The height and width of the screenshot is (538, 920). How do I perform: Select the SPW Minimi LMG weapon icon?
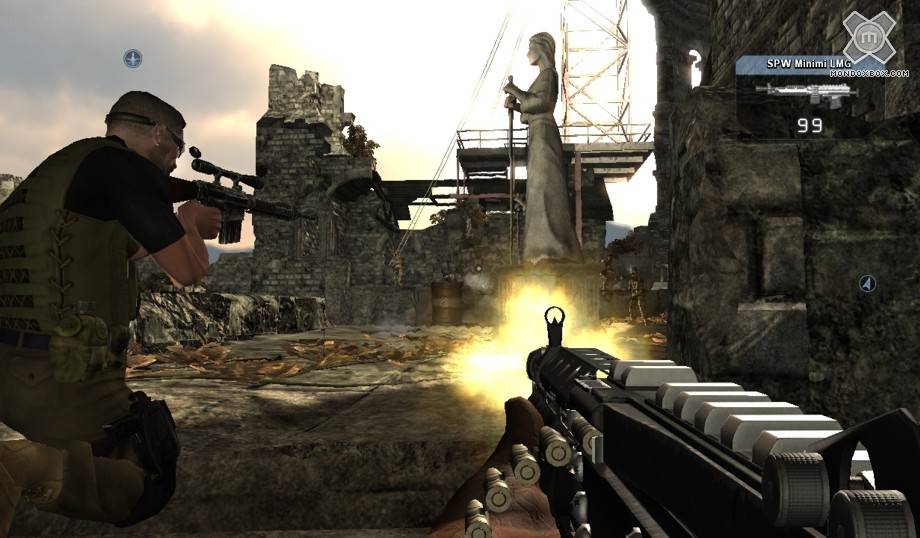(806, 95)
